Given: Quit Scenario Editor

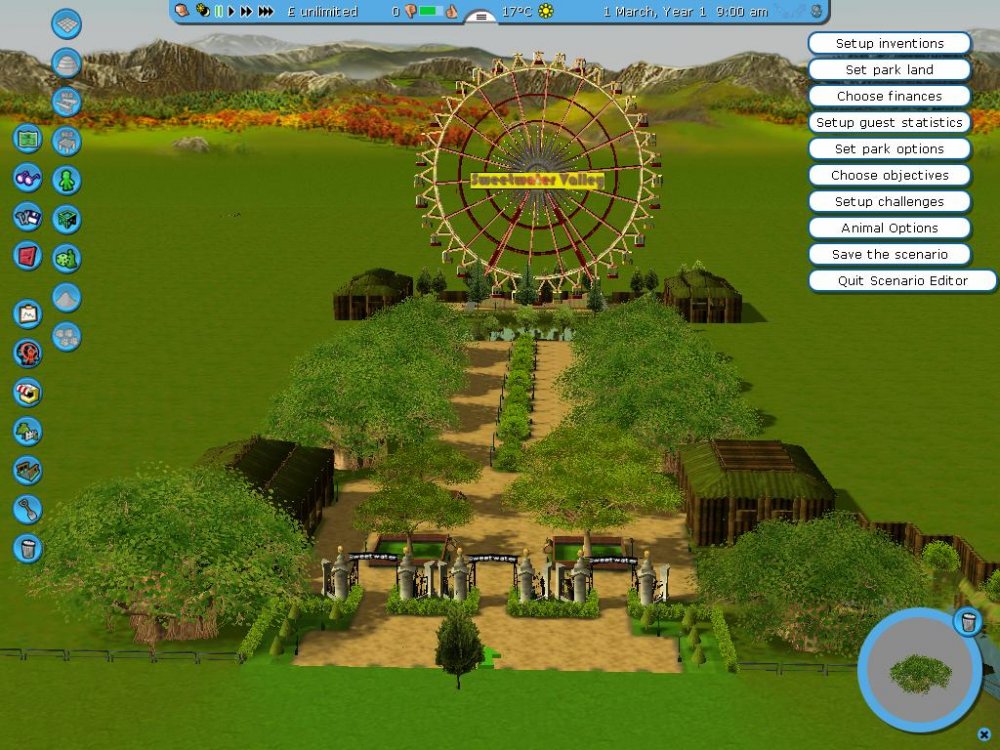Looking at the screenshot, I should [902, 281].
